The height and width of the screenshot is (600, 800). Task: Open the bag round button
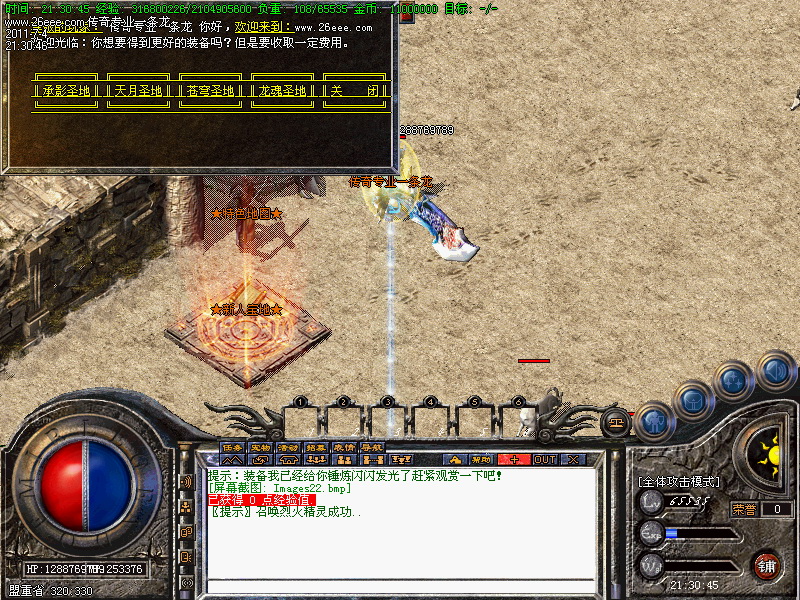click(694, 402)
